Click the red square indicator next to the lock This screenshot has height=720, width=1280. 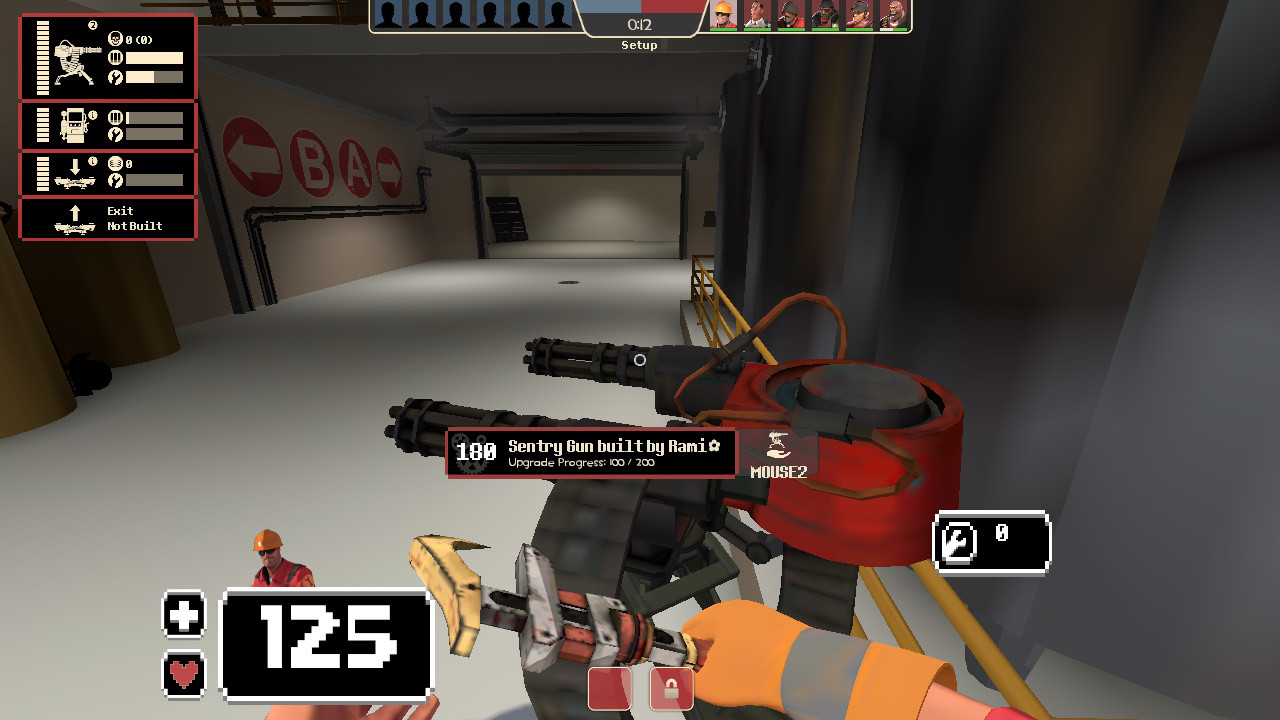coord(608,689)
